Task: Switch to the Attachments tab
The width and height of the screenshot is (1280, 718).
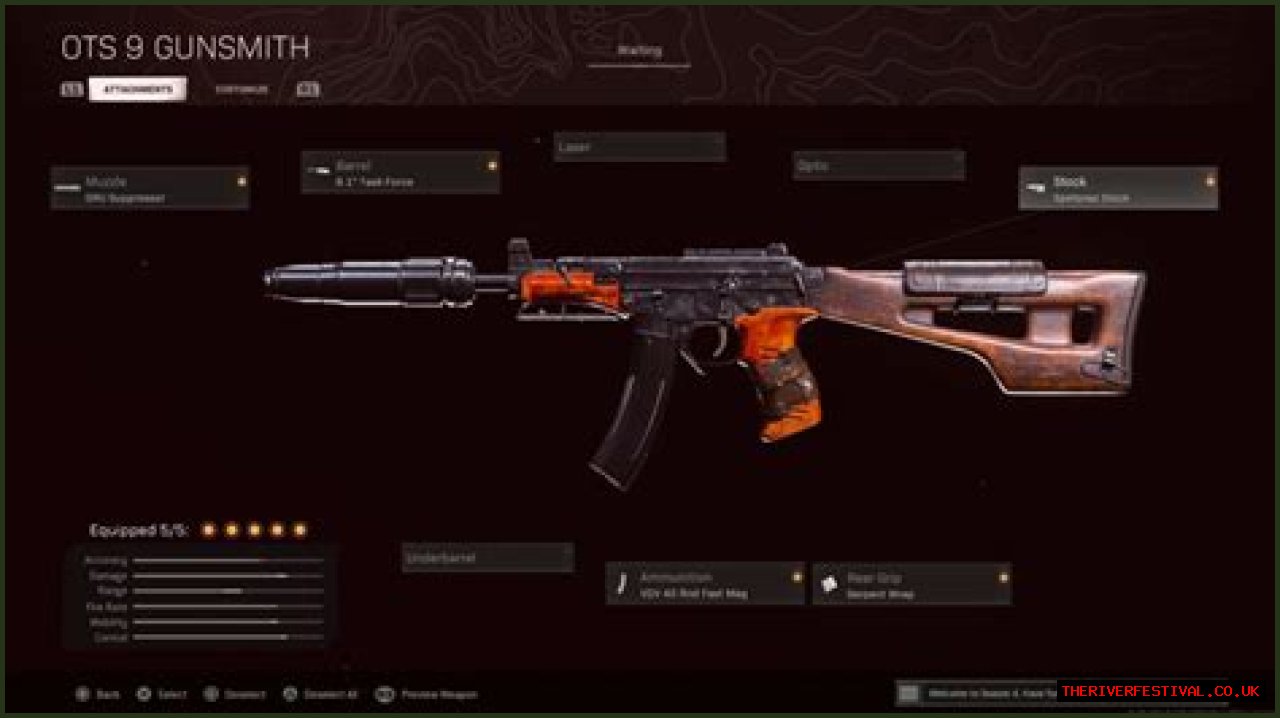Action: pyautogui.click(x=137, y=89)
